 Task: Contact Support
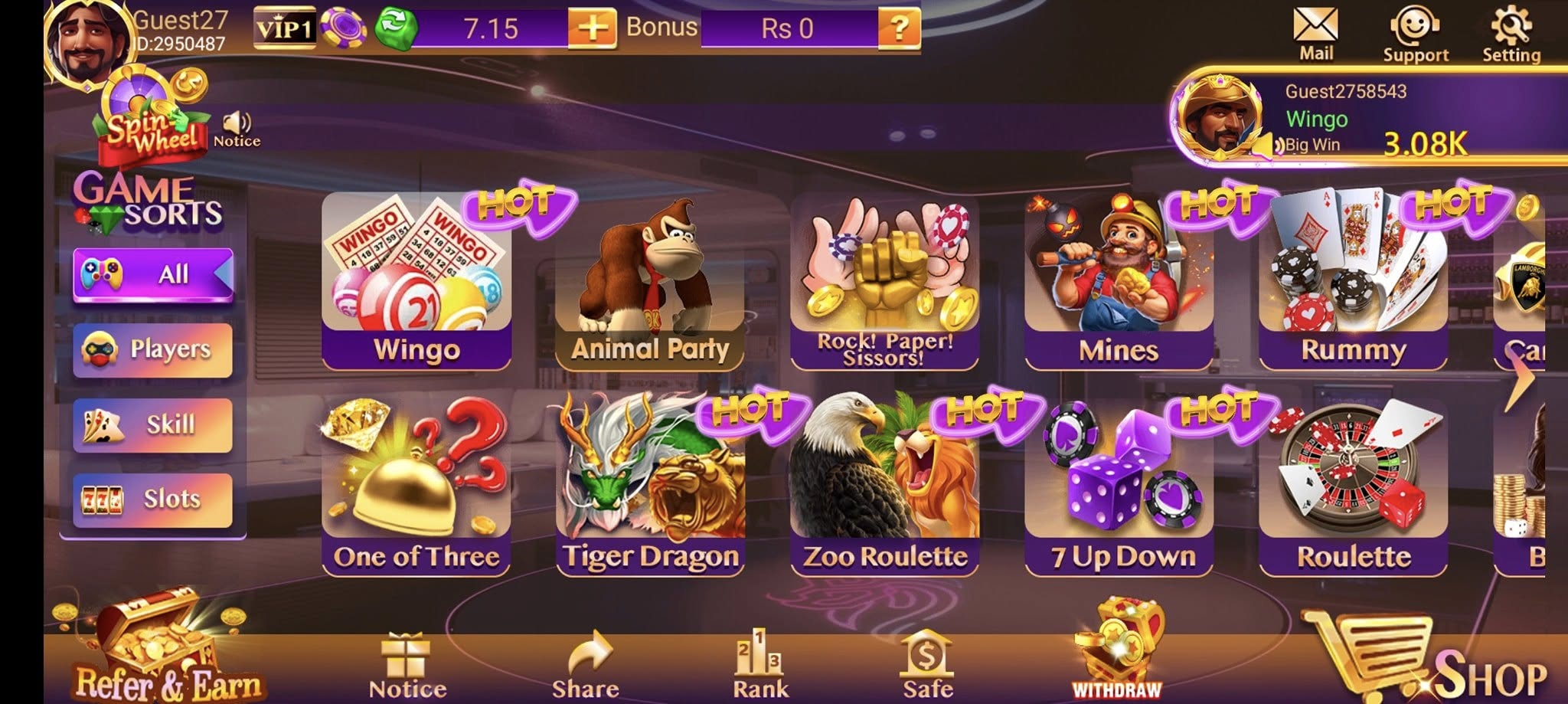(x=1415, y=31)
